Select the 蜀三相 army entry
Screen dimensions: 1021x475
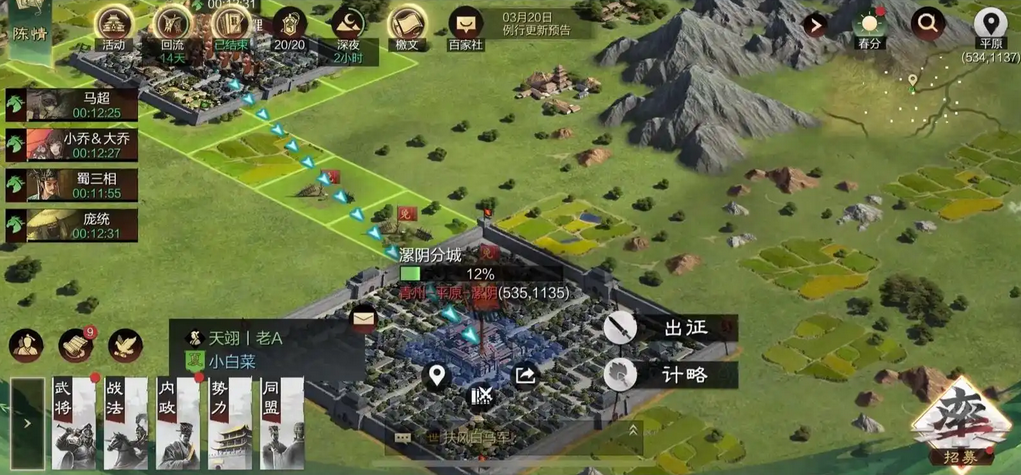[72, 185]
